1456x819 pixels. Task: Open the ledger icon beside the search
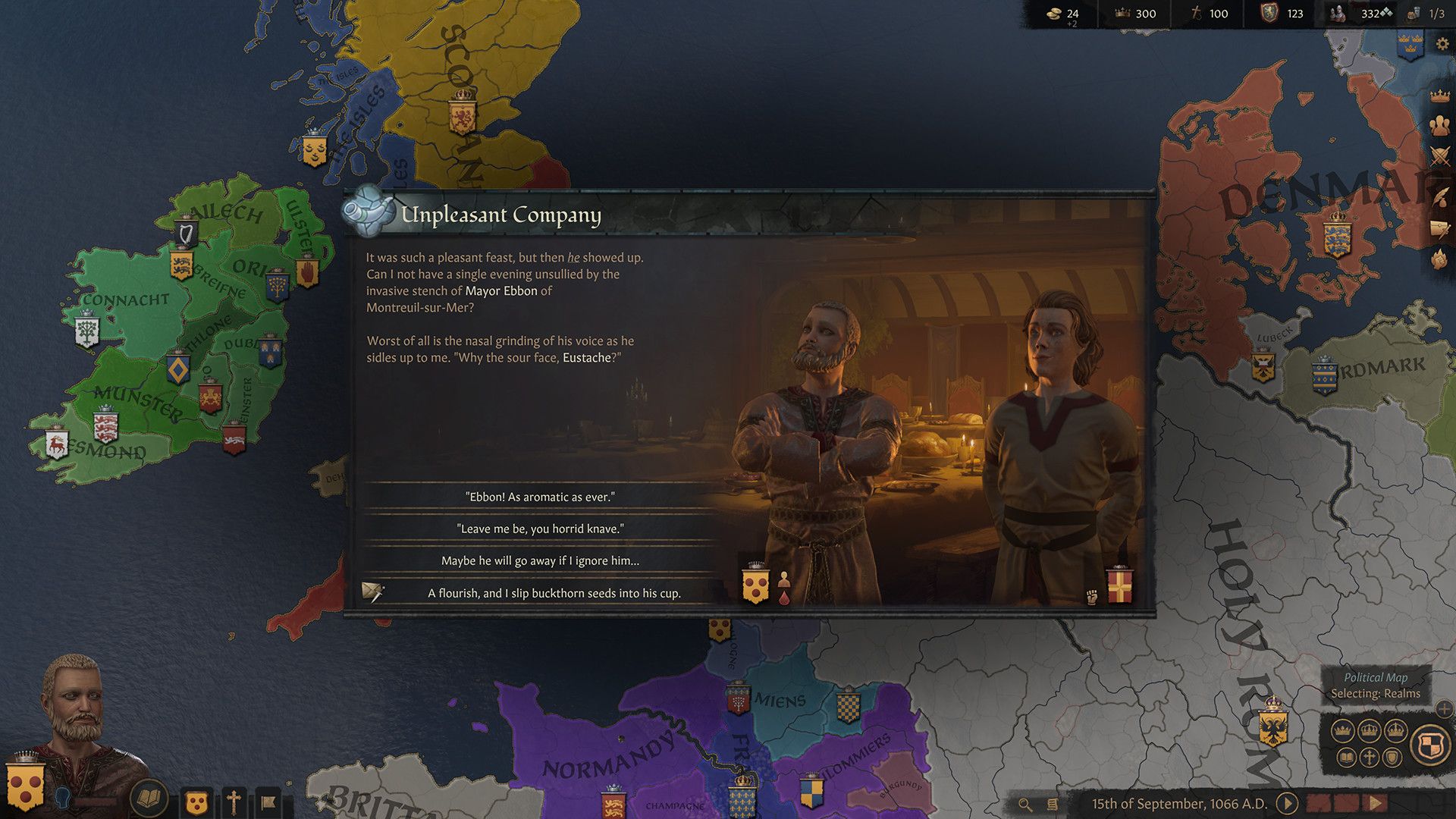point(1051,805)
